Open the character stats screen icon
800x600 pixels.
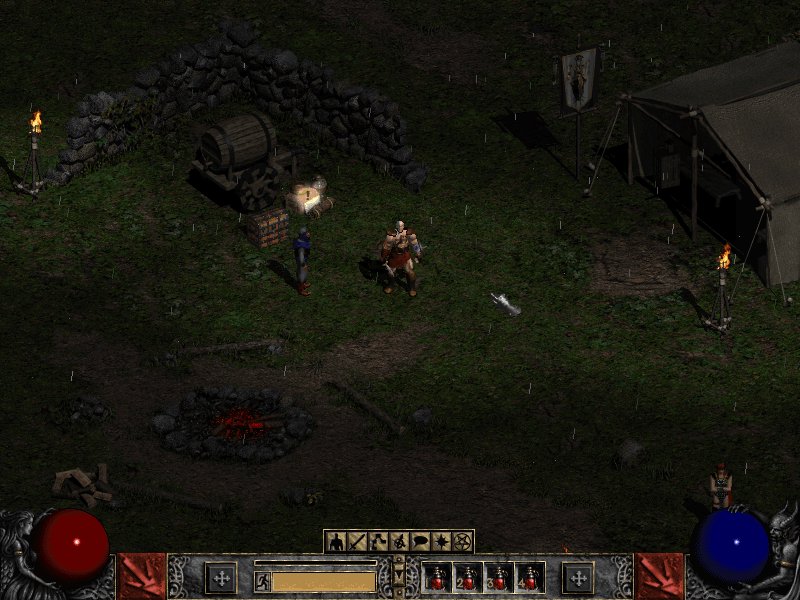(x=335, y=542)
